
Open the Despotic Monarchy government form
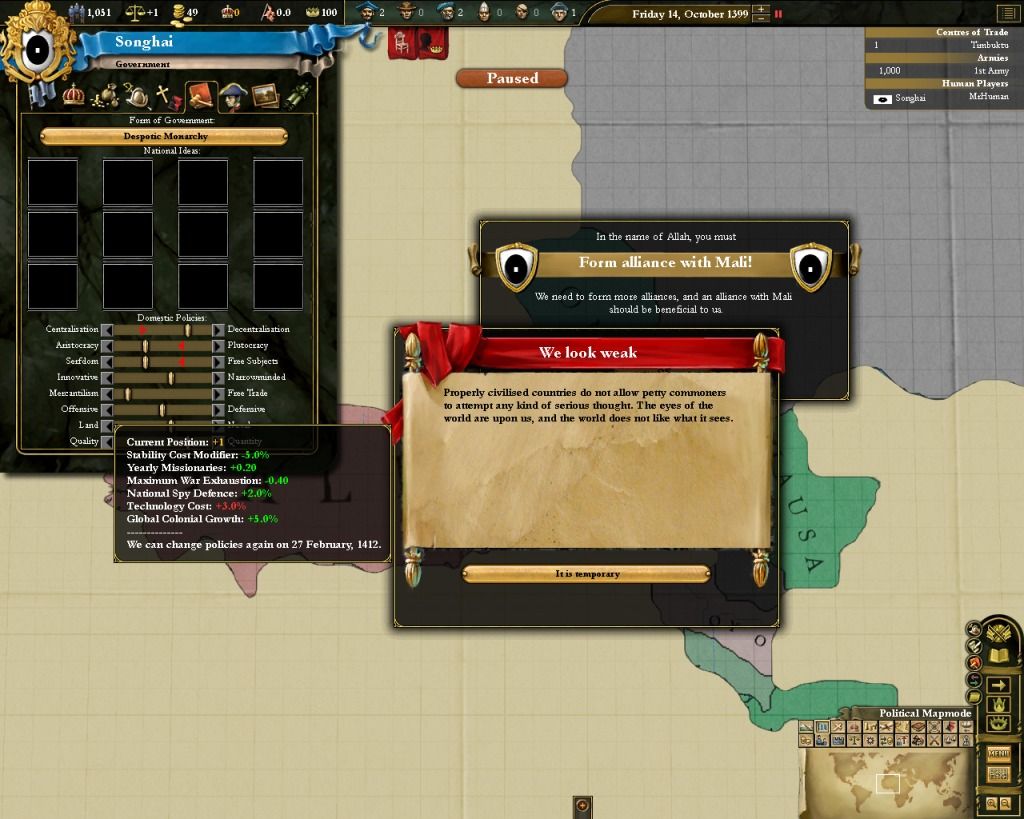[x=164, y=136]
